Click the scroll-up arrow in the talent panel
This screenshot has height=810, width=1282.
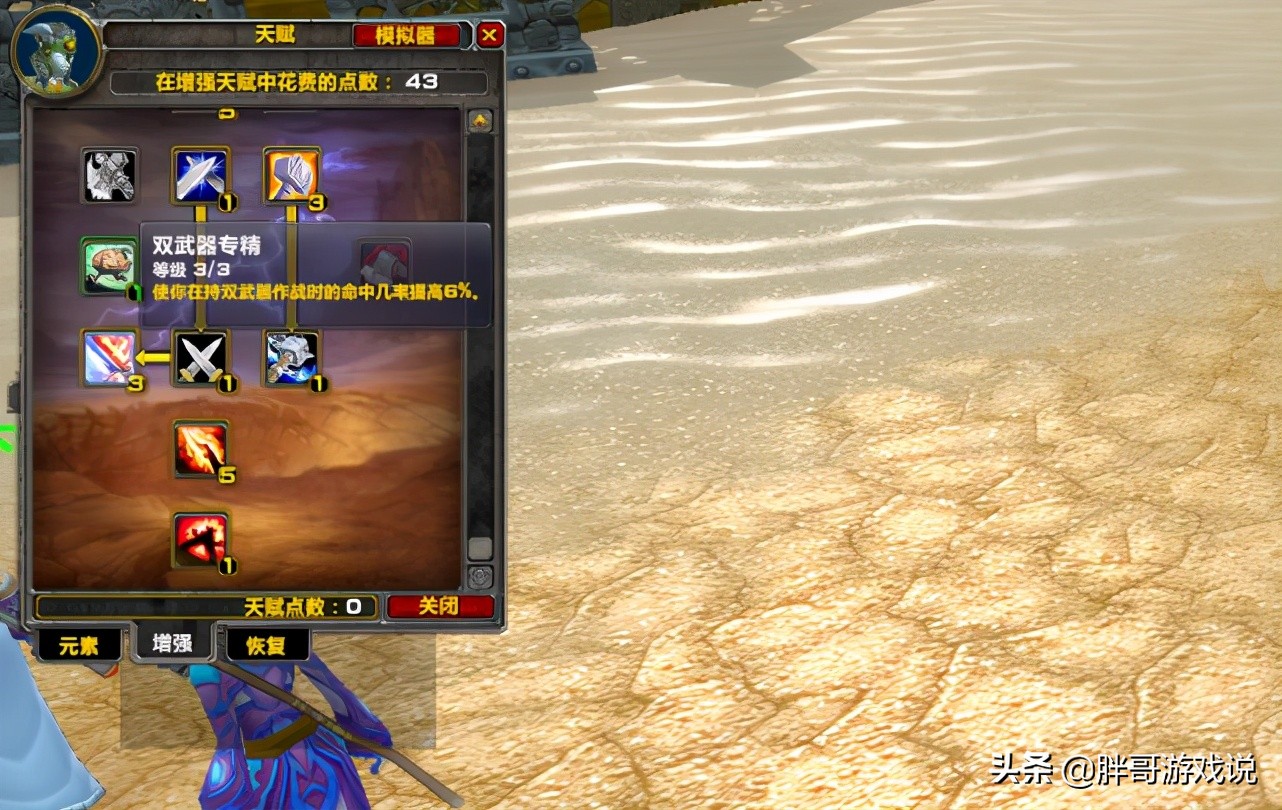(x=480, y=122)
